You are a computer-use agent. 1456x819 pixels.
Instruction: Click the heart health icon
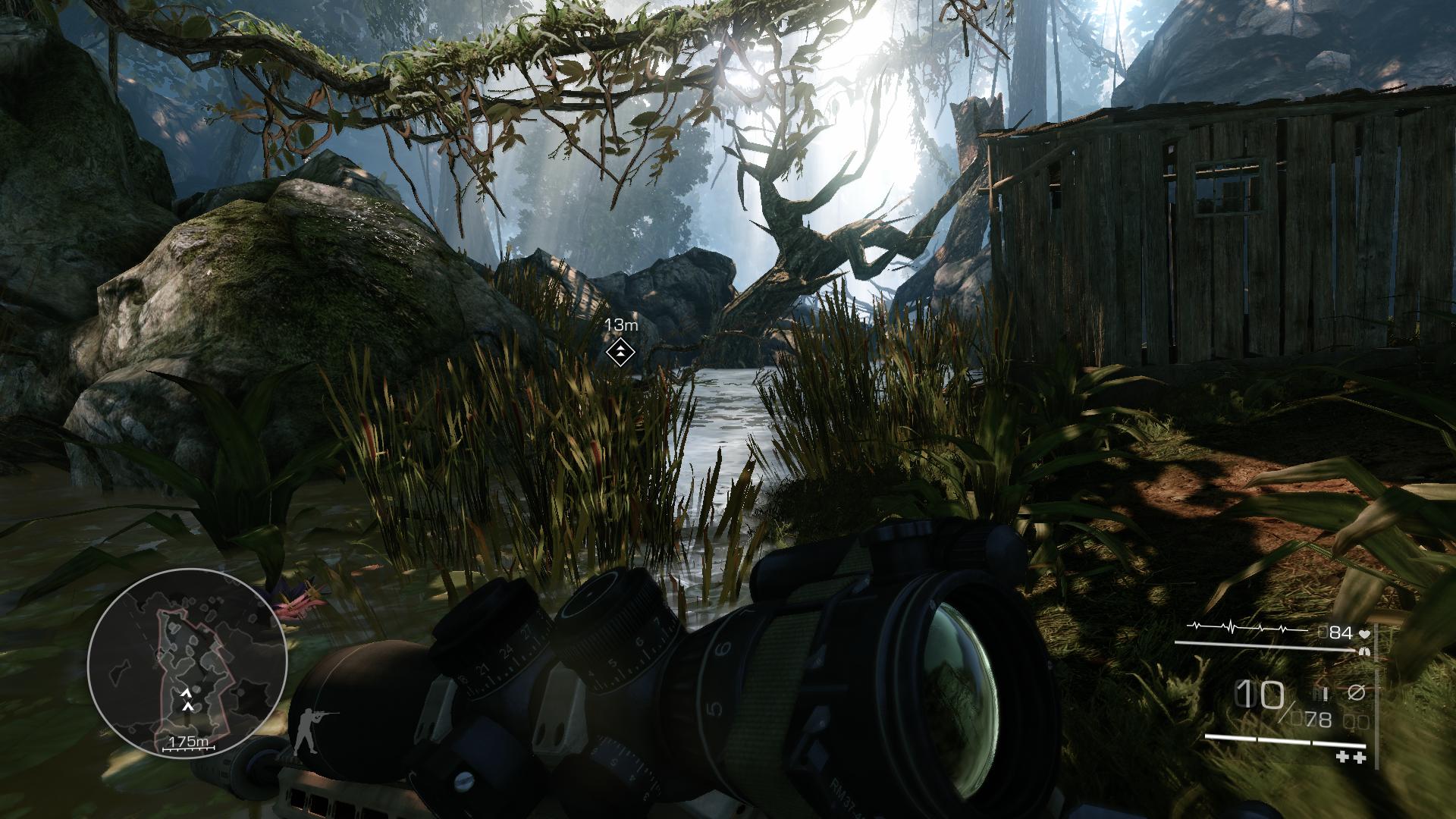coord(1363,633)
